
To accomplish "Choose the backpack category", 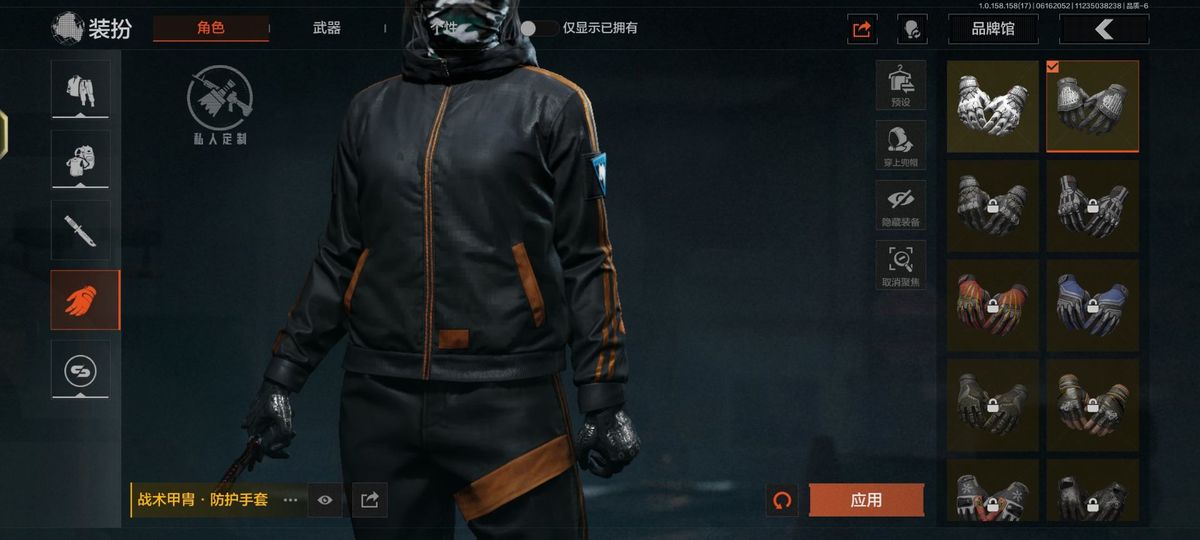I will point(81,159).
